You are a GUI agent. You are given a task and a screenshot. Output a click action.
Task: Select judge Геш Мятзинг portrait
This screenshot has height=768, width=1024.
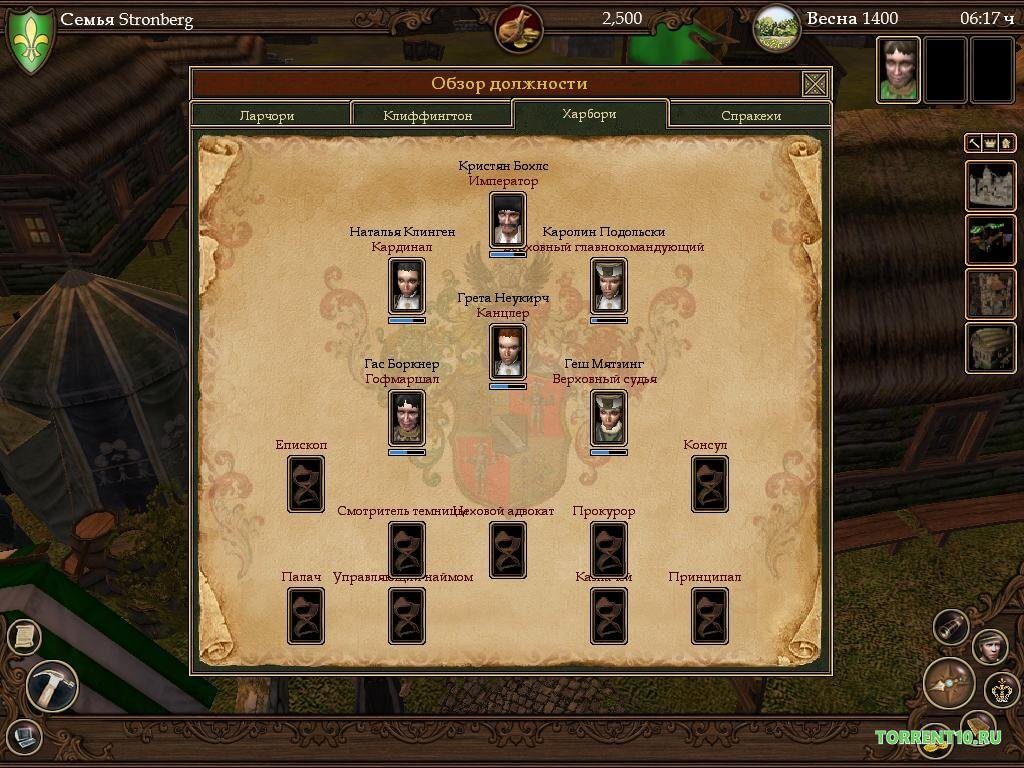pyautogui.click(x=609, y=417)
